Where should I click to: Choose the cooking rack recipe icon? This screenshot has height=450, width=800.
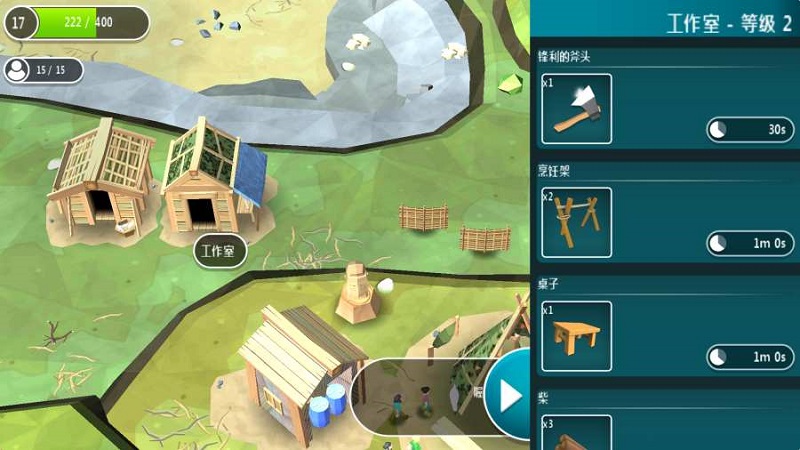pyautogui.click(x=576, y=222)
